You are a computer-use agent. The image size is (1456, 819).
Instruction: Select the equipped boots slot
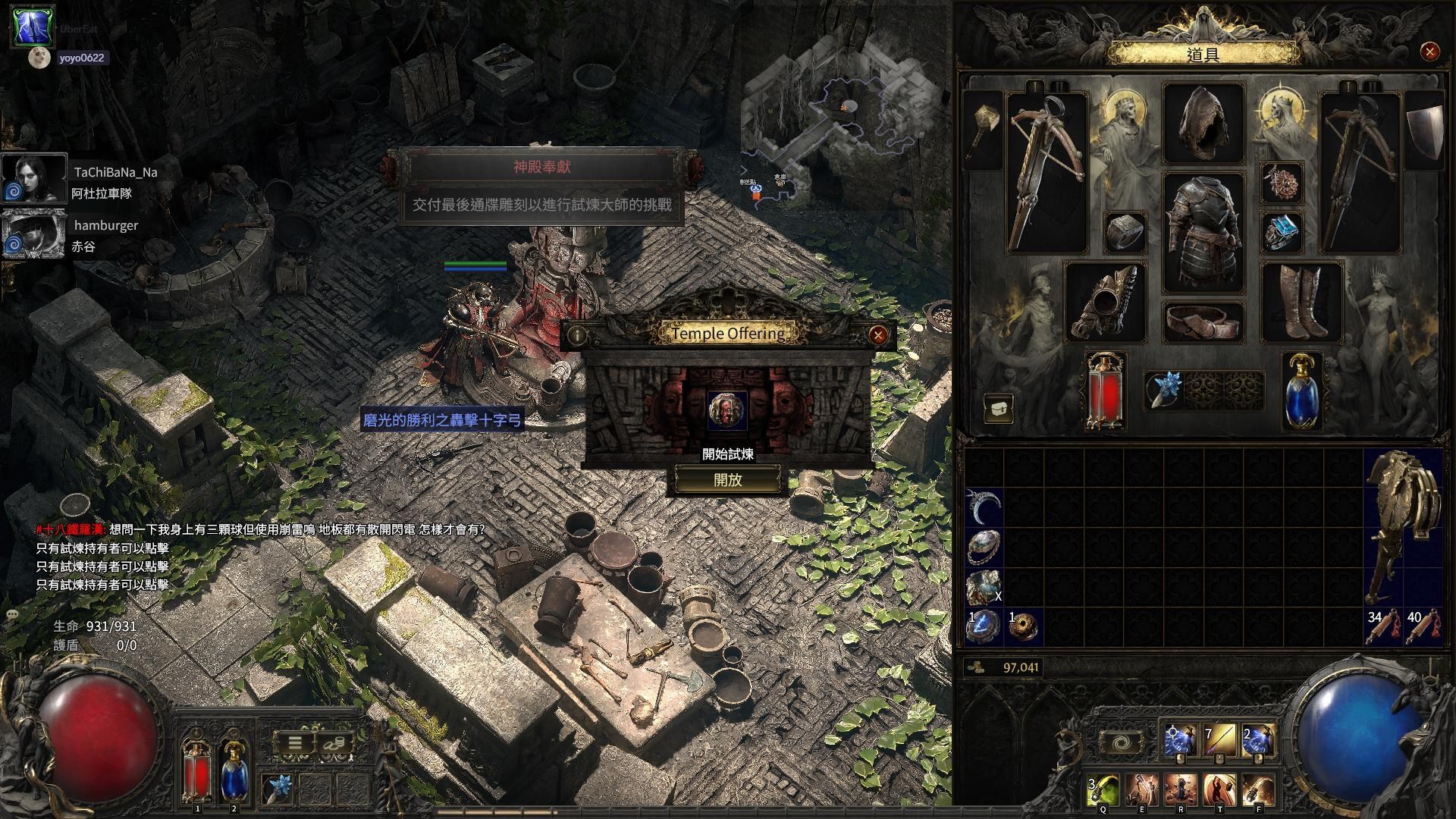tap(1301, 302)
